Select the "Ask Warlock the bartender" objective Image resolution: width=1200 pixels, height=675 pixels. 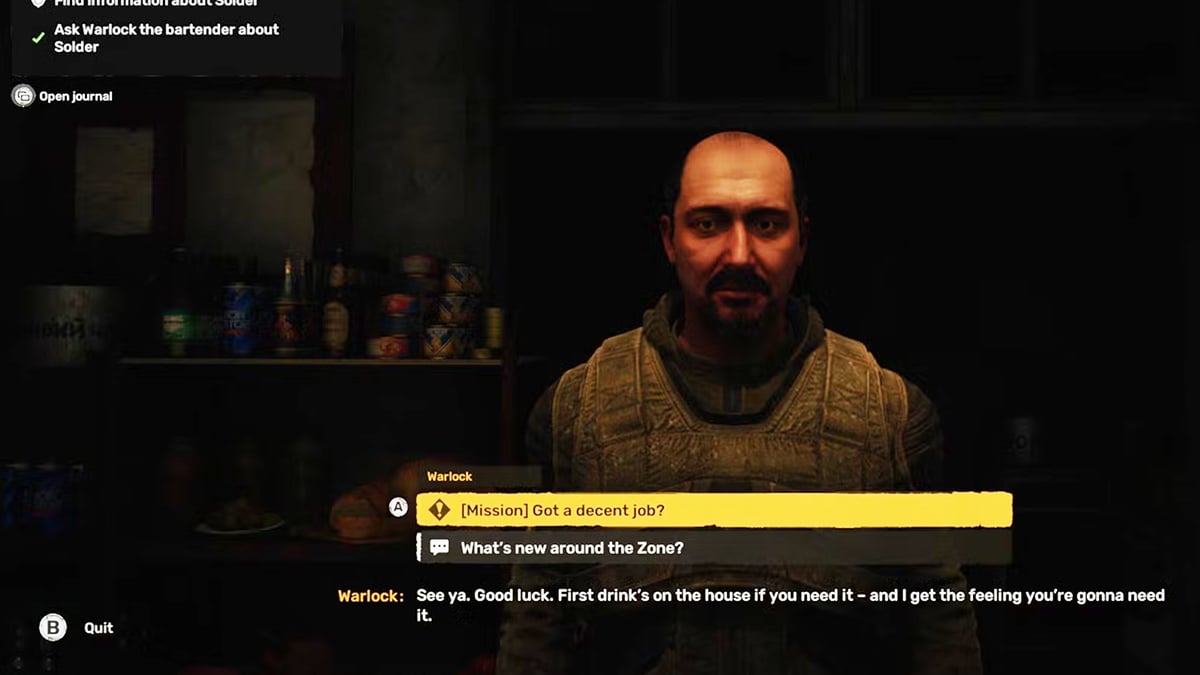[165, 38]
